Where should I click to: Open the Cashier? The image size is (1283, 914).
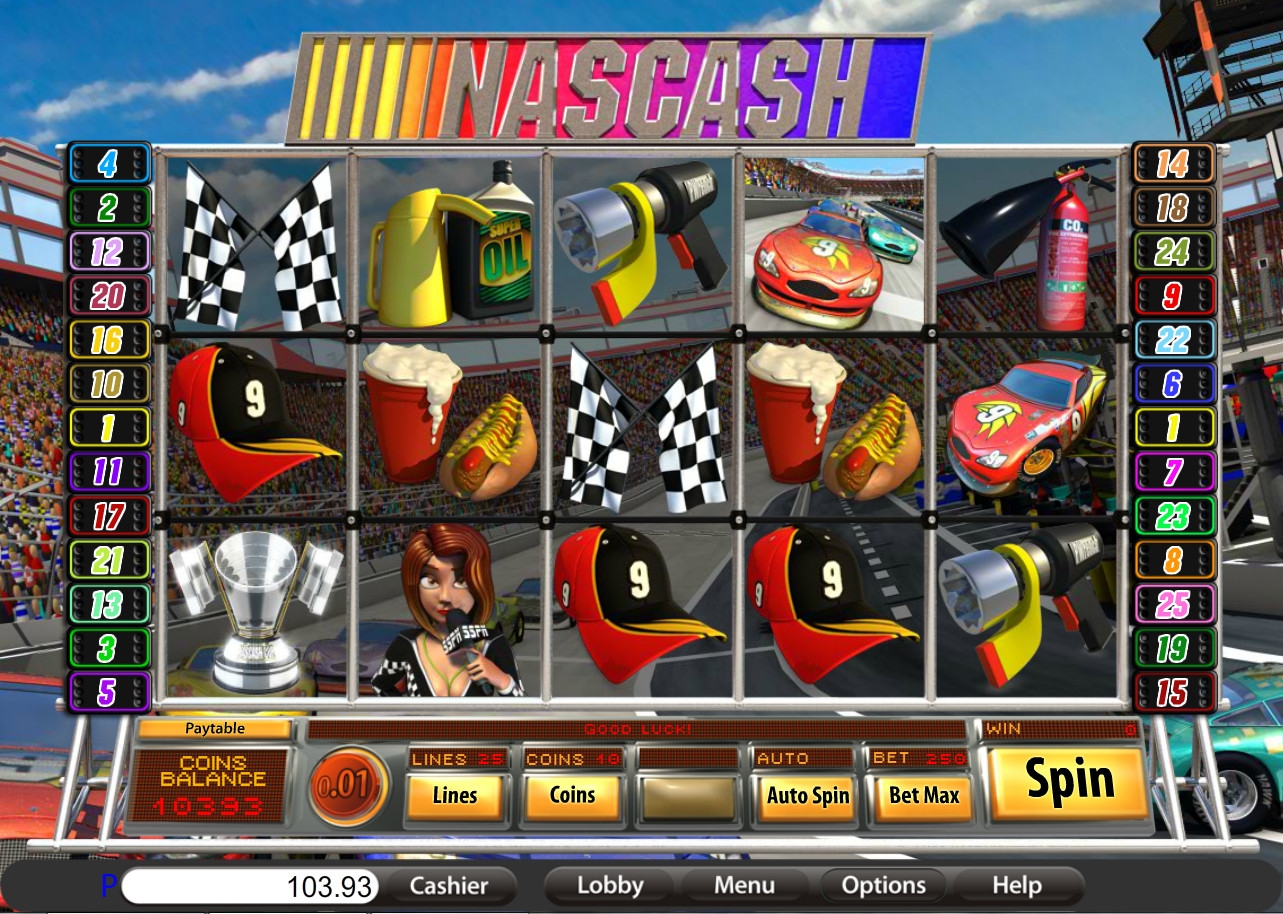tap(449, 886)
